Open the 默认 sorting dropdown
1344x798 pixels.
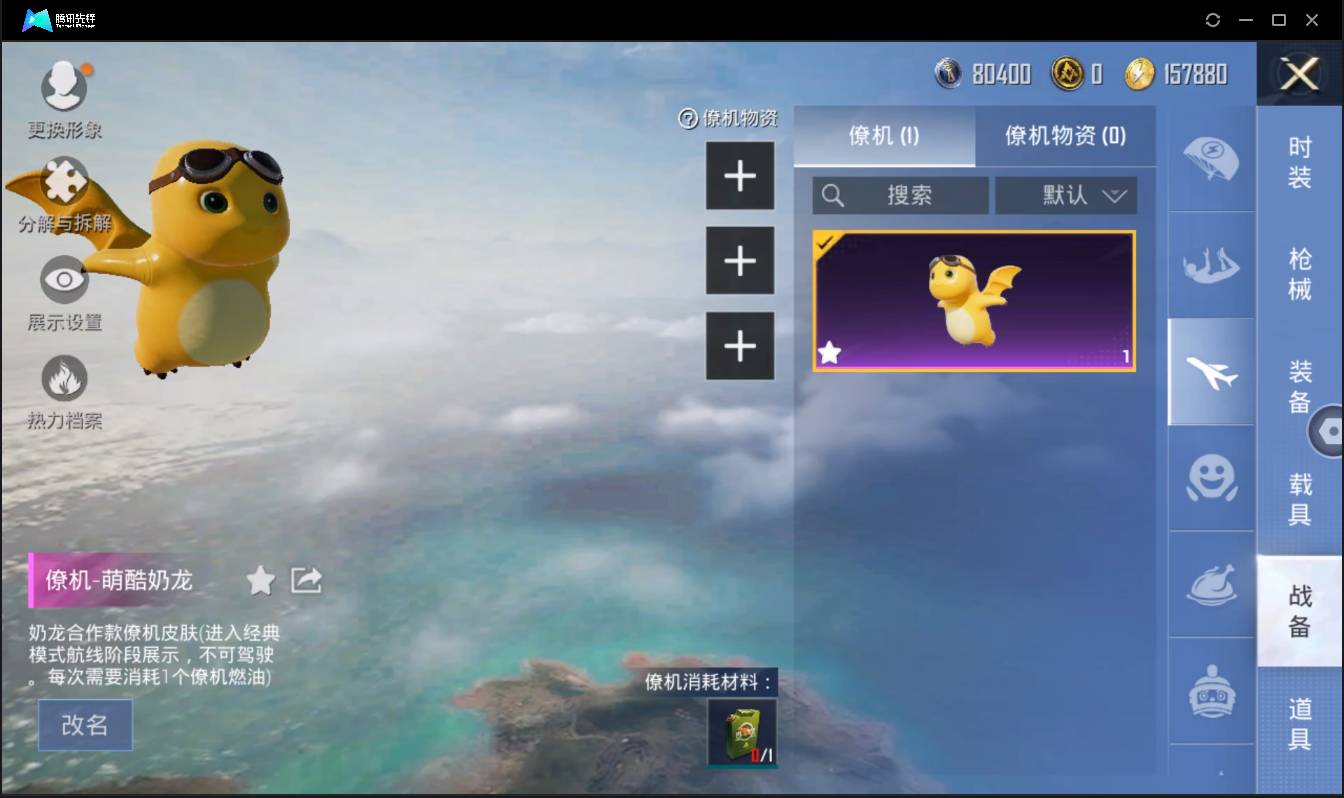pos(1066,195)
